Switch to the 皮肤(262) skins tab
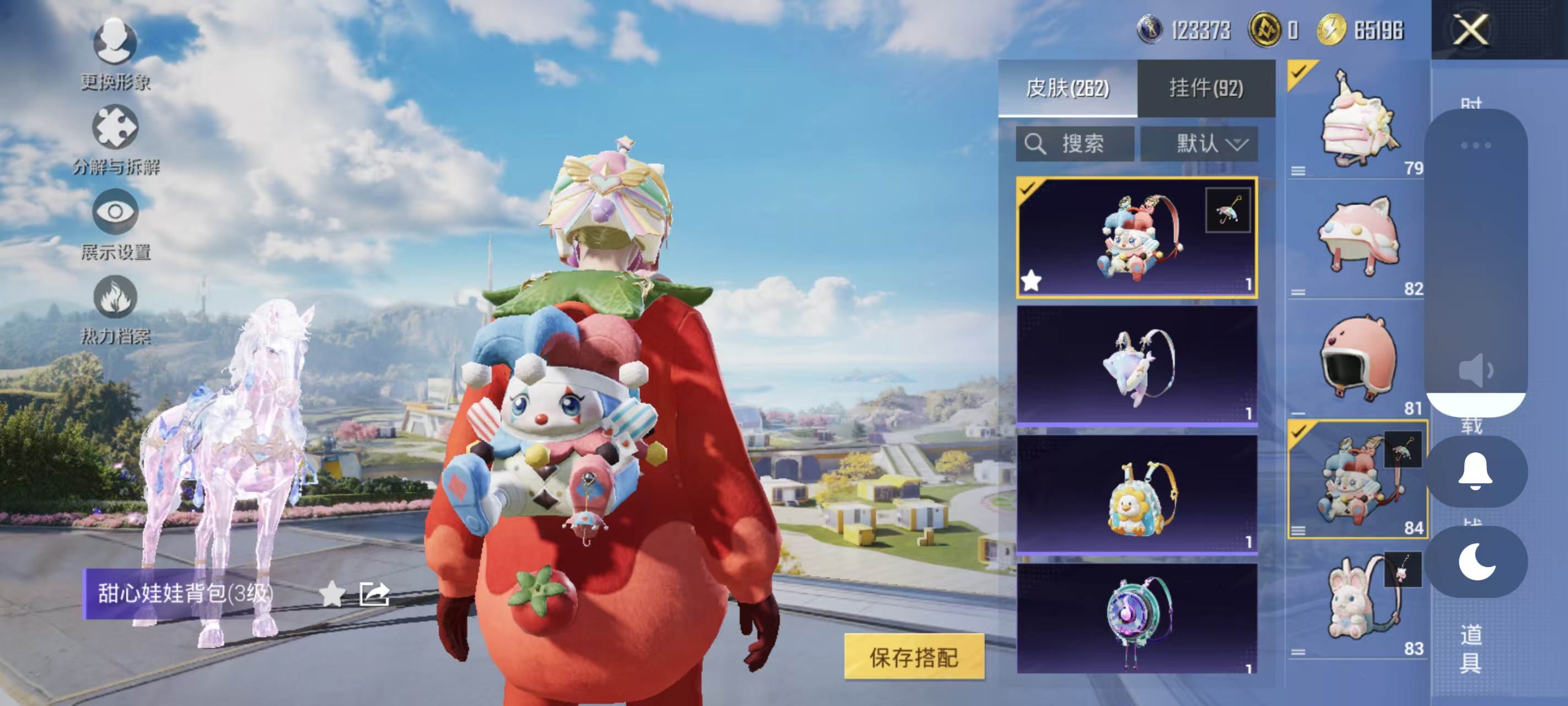Image resolution: width=1568 pixels, height=706 pixels. (1067, 88)
